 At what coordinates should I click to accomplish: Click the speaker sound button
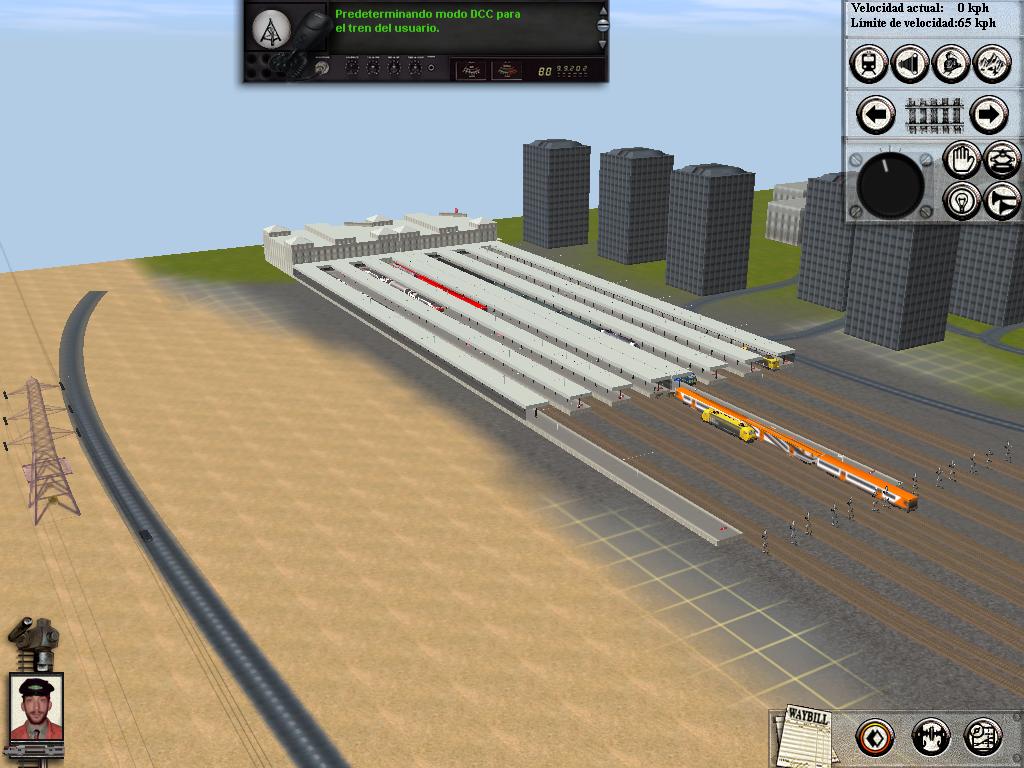point(908,65)
